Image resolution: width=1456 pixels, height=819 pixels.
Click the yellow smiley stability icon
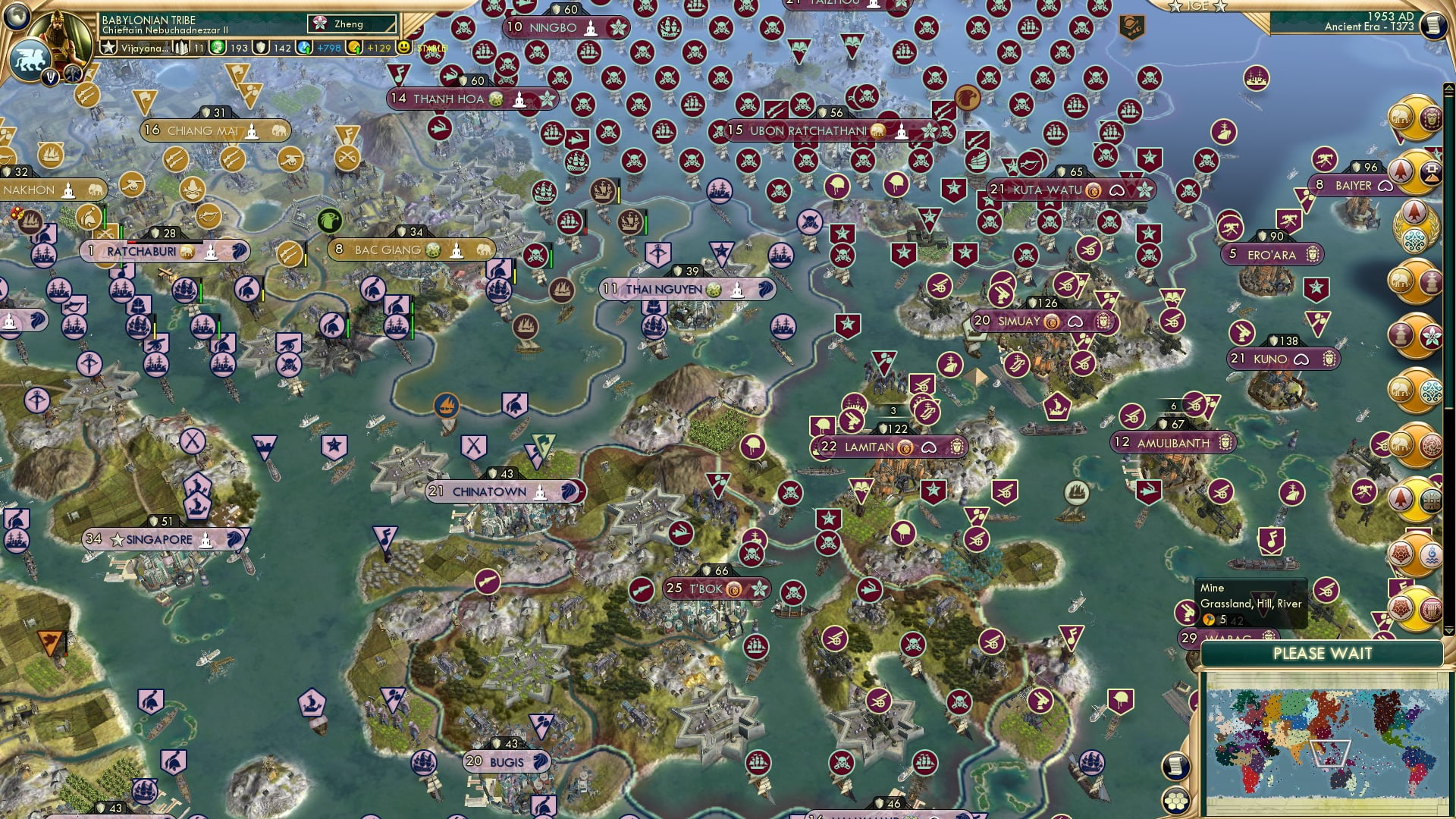point(404,47)
